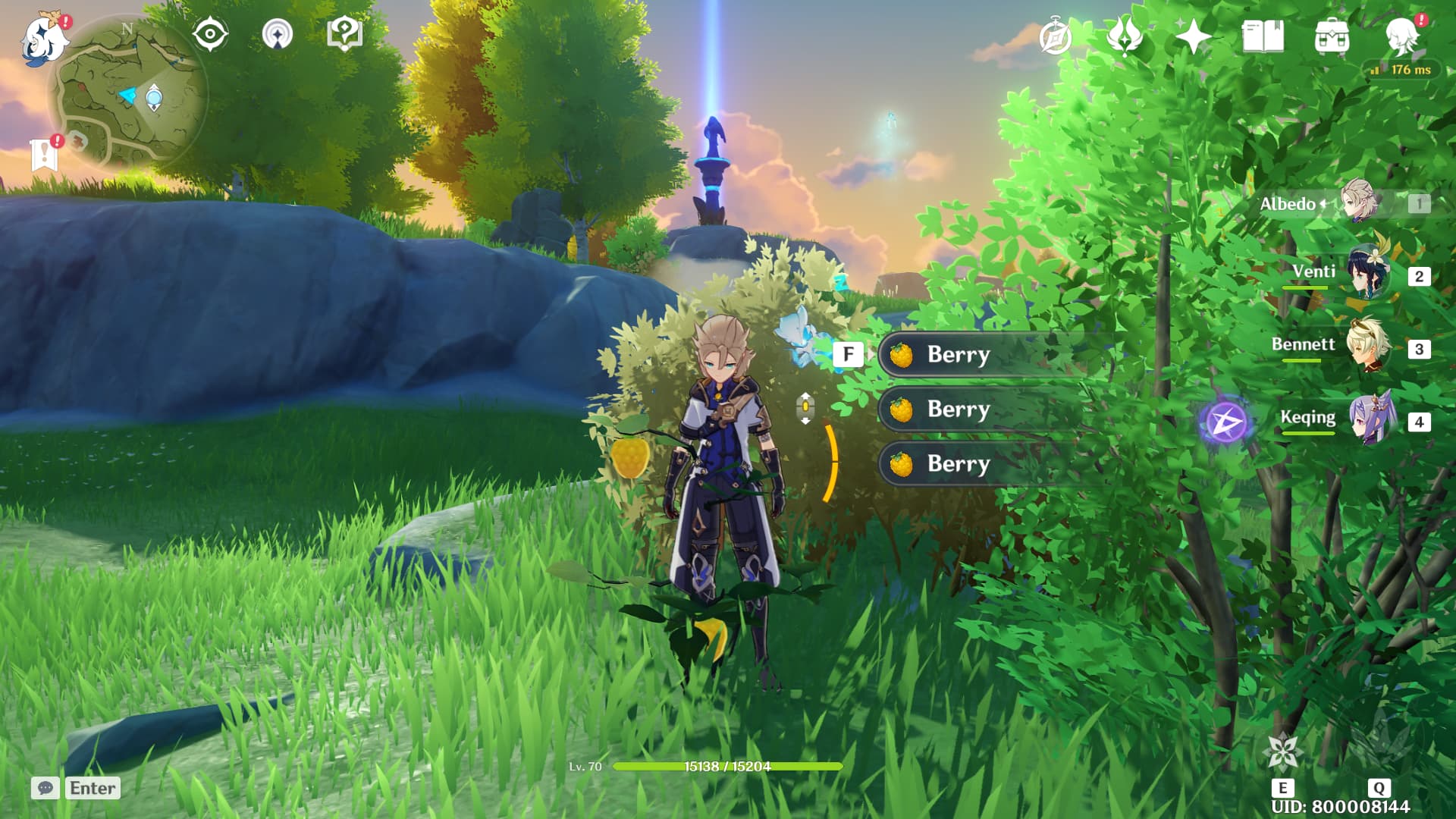Viewport: 1456px width, 819px height.
Task: Click the chat speech bubble icon
Action: pyautogui.click(x=47, y=789)
